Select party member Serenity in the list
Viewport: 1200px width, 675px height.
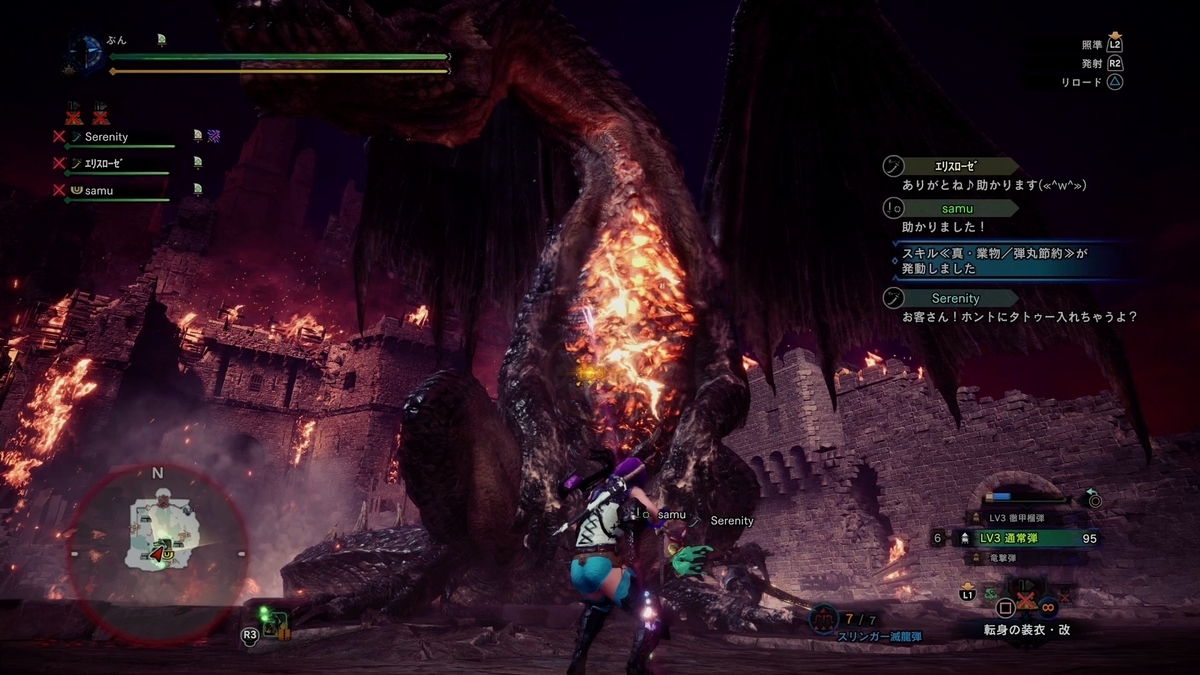tap(106, 137)
